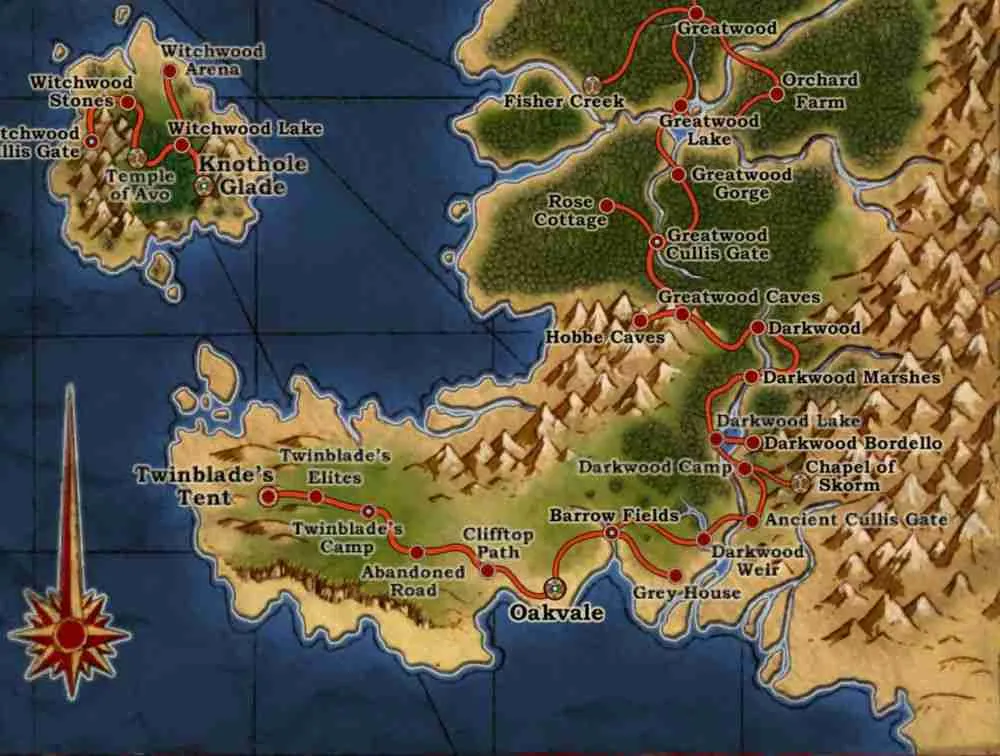Viewport: 1000px width, 756px height.
Task: Select the Ancient Cullis Gate marker
Action: [x=752, y=520]
